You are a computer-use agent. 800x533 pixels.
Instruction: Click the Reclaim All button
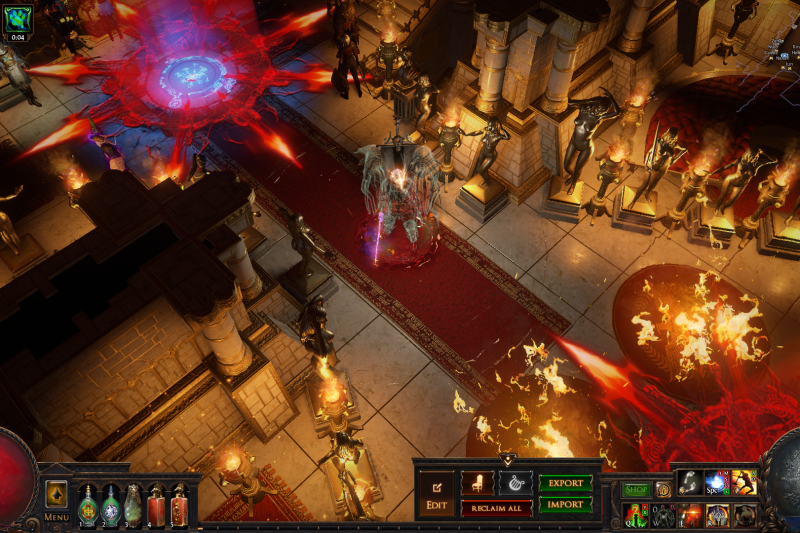496,508
